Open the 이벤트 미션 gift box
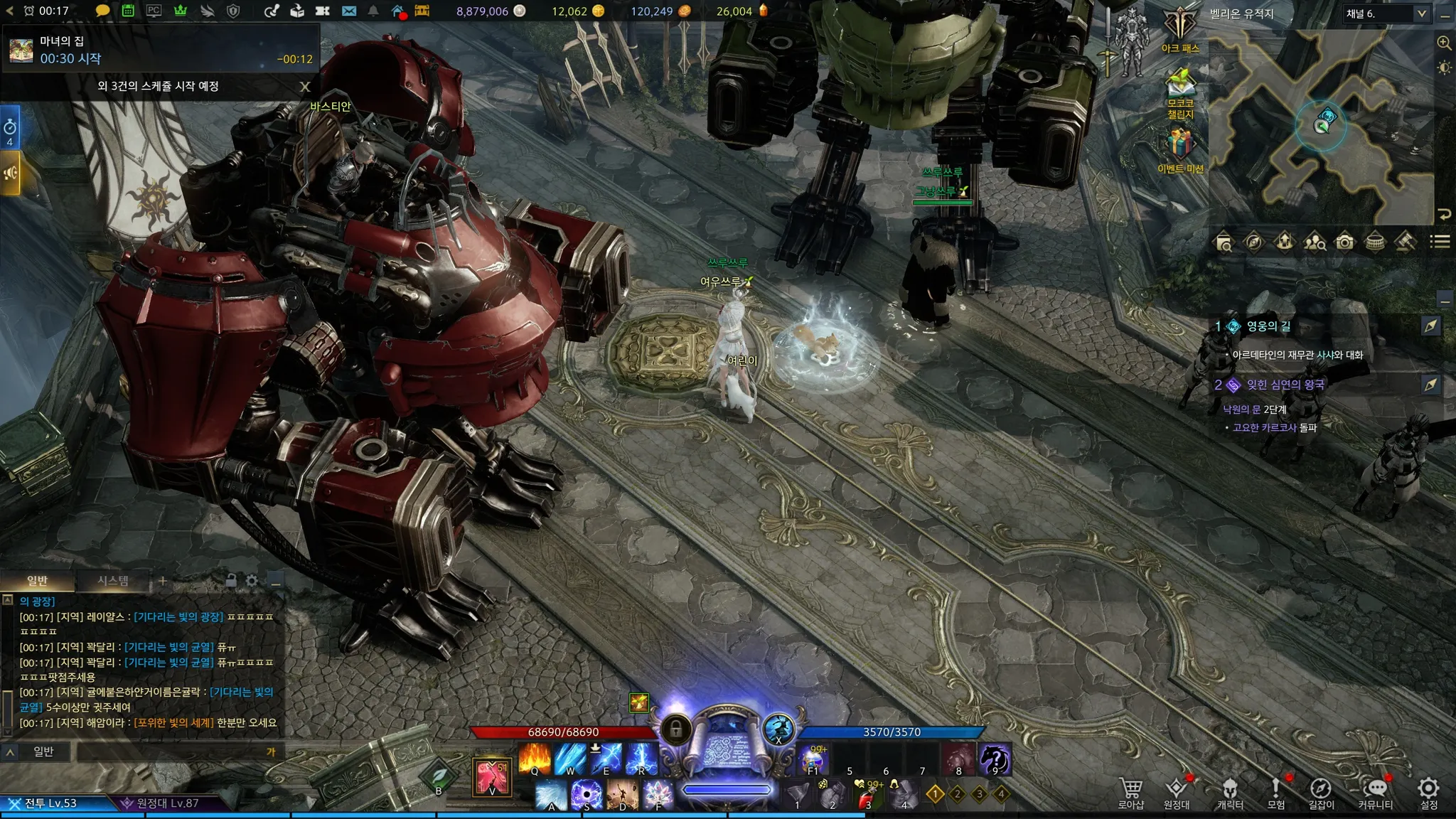This screenshot has height=819, width=1456. pos(1180,146)
